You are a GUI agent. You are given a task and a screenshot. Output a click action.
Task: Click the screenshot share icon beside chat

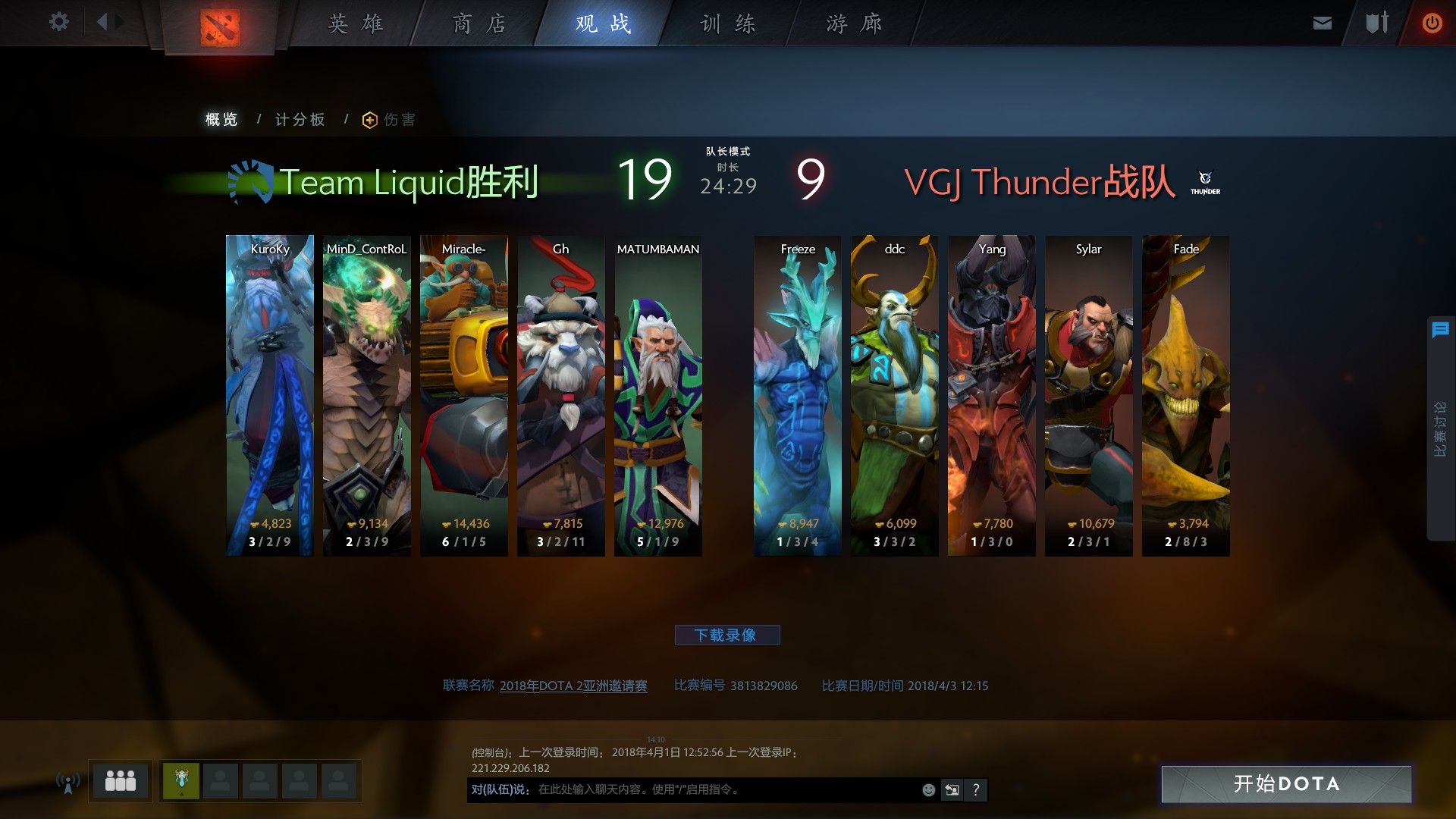[x=952, y=789]
